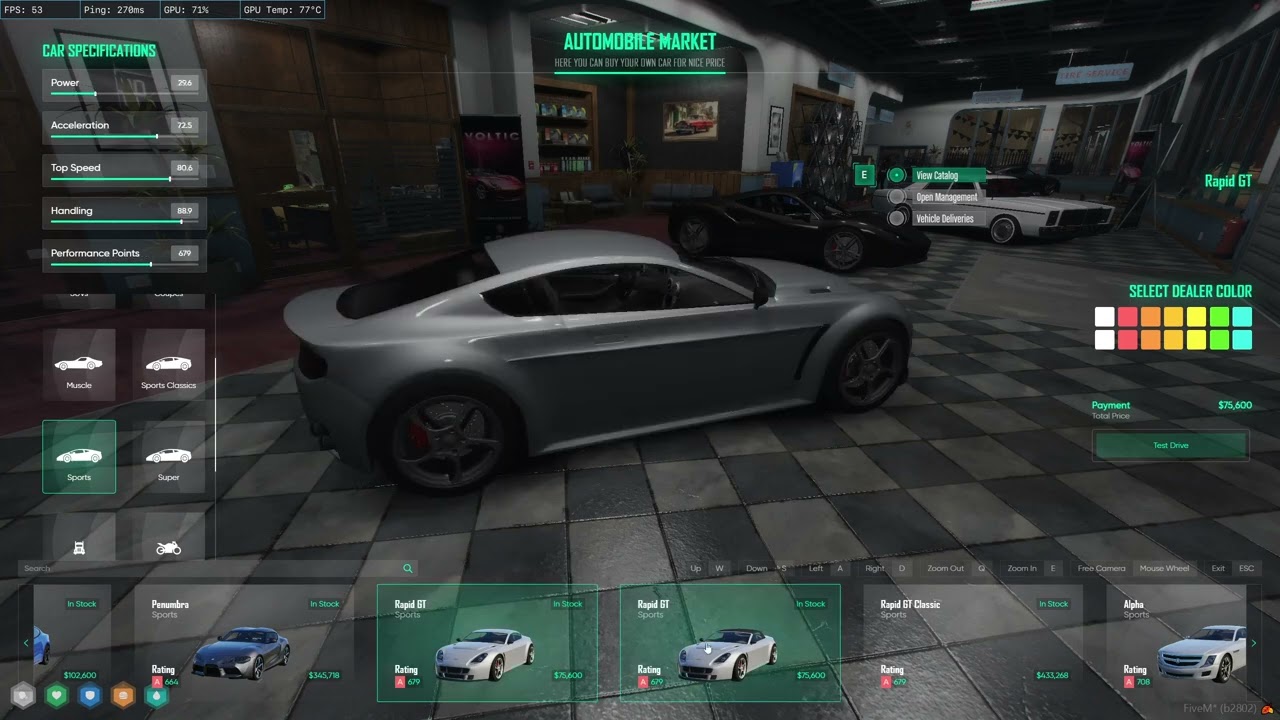The image size is (1280, 720).
Task: Start a Test Drive of the car
Action: coord(1170,445)
